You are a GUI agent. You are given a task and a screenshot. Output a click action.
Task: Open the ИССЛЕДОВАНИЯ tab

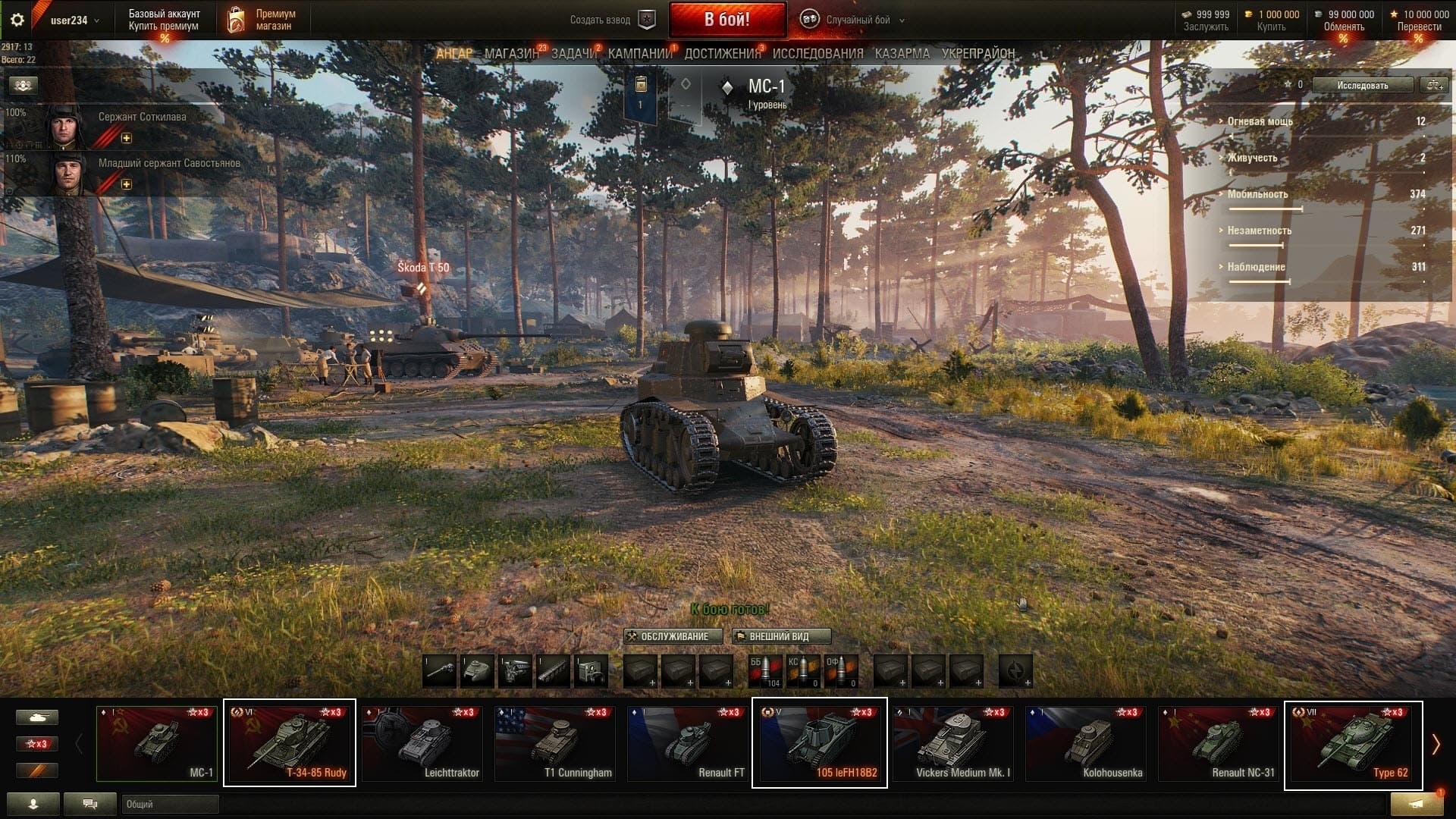coord(817,54)
